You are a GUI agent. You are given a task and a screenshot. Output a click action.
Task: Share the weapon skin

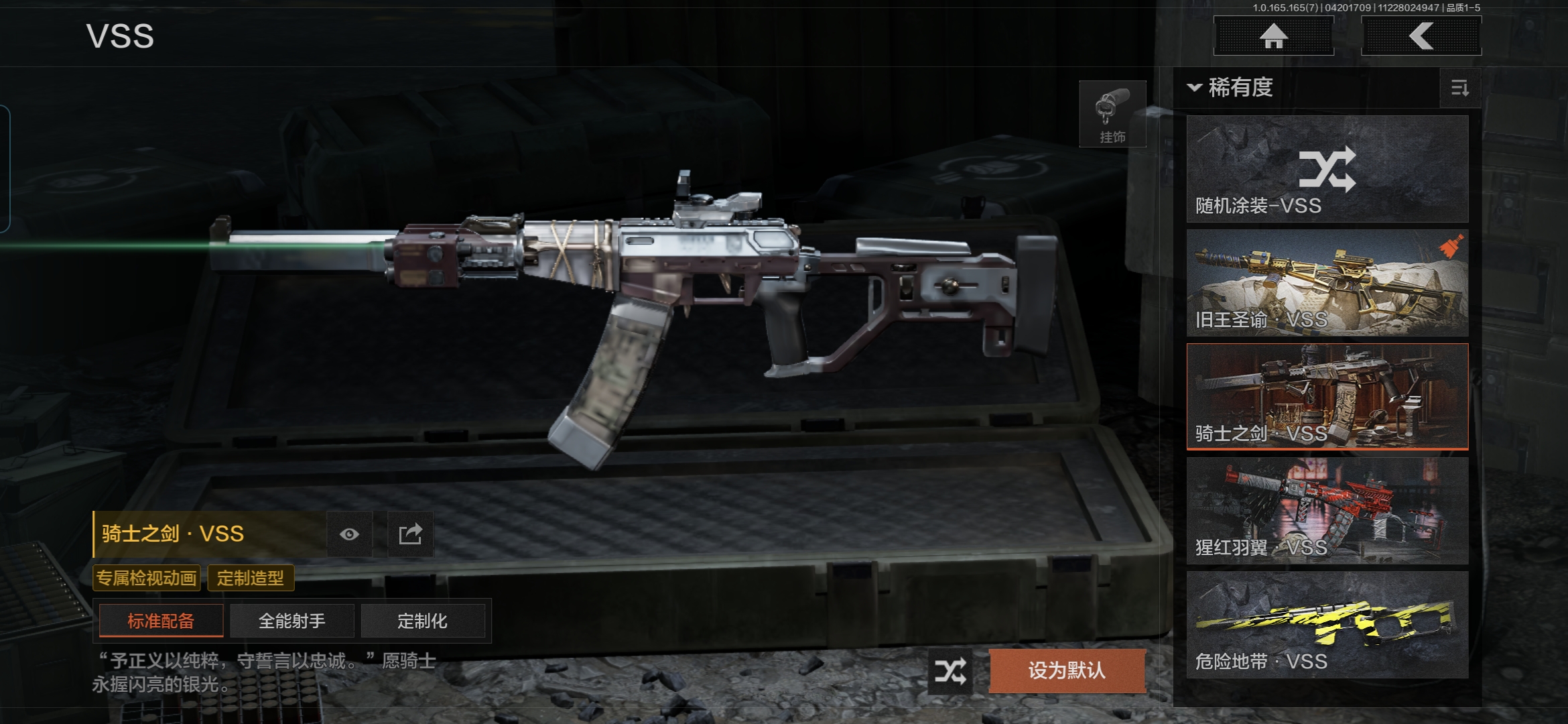point(410,534)
